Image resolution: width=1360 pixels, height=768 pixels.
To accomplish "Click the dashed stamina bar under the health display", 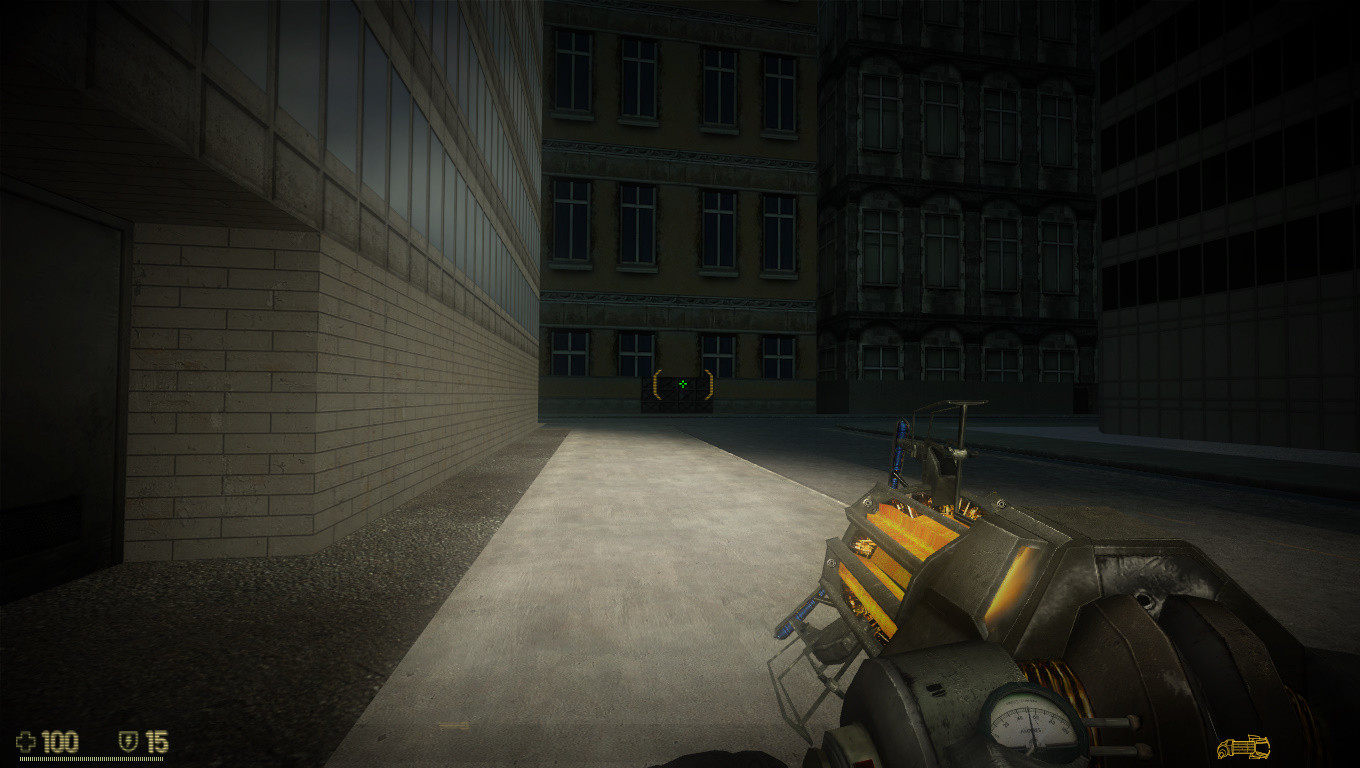I will pyautogui.click(x=90, y=758).
